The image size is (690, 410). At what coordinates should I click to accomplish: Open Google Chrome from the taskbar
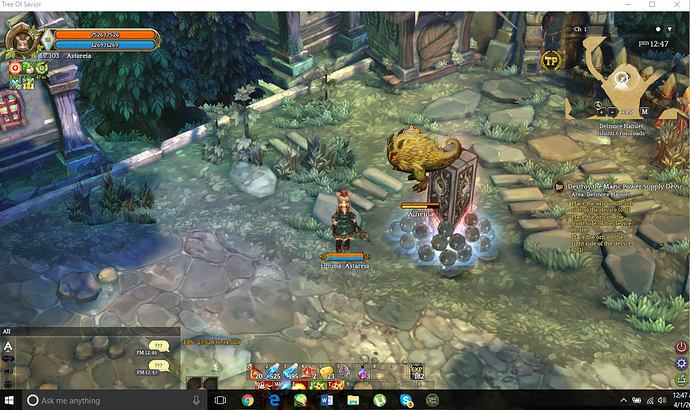pos(247,400)
